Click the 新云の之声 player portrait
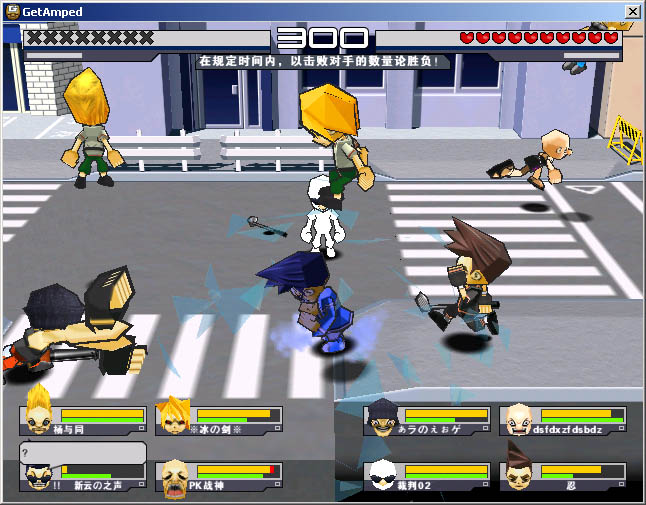Image resolution: width=646 pixels, height=505 pixels. pos(37,478)
